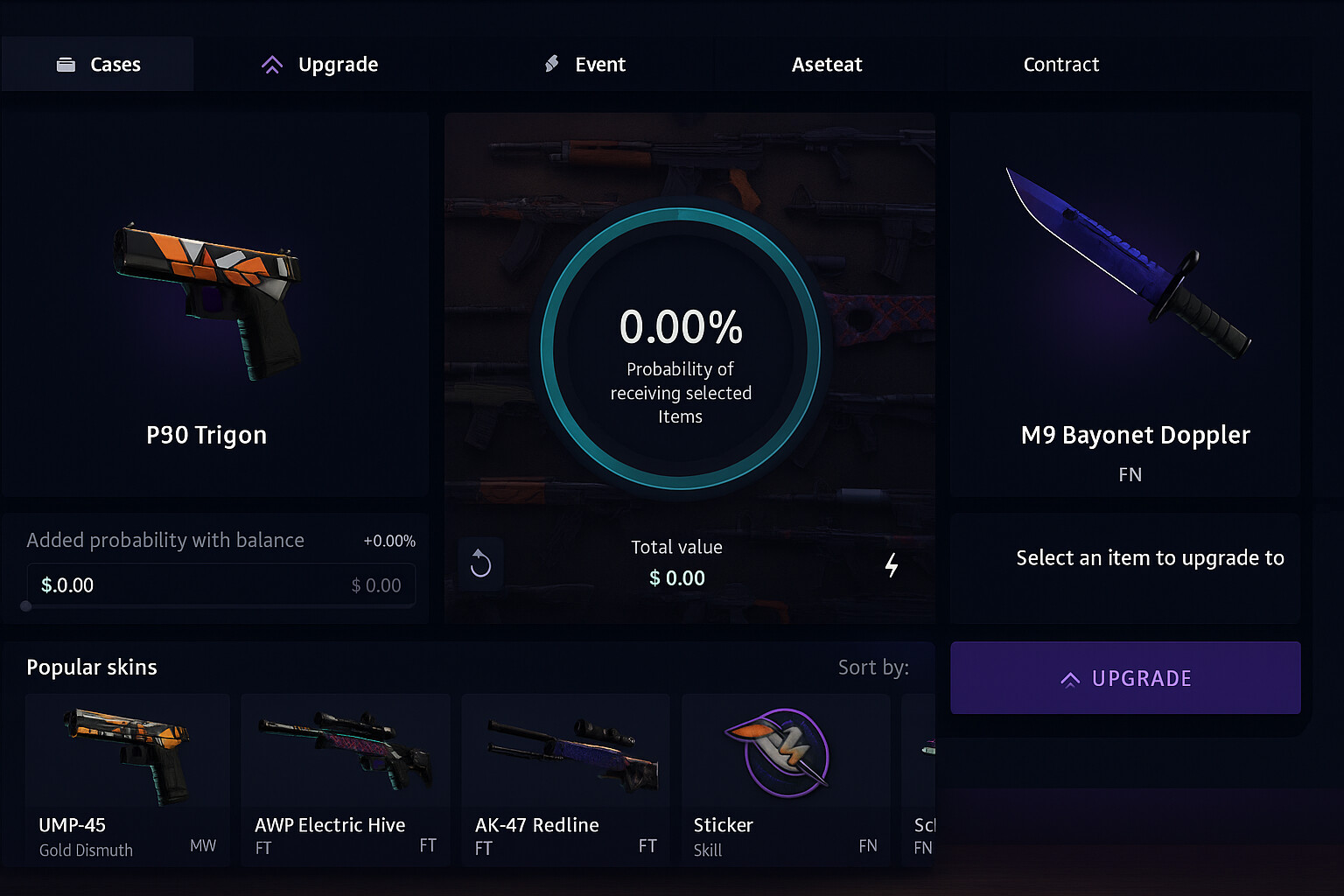Choose the AK-47 Redline skin card
Viewport: 1344px width, 896px height.
(x=565, y=779)
